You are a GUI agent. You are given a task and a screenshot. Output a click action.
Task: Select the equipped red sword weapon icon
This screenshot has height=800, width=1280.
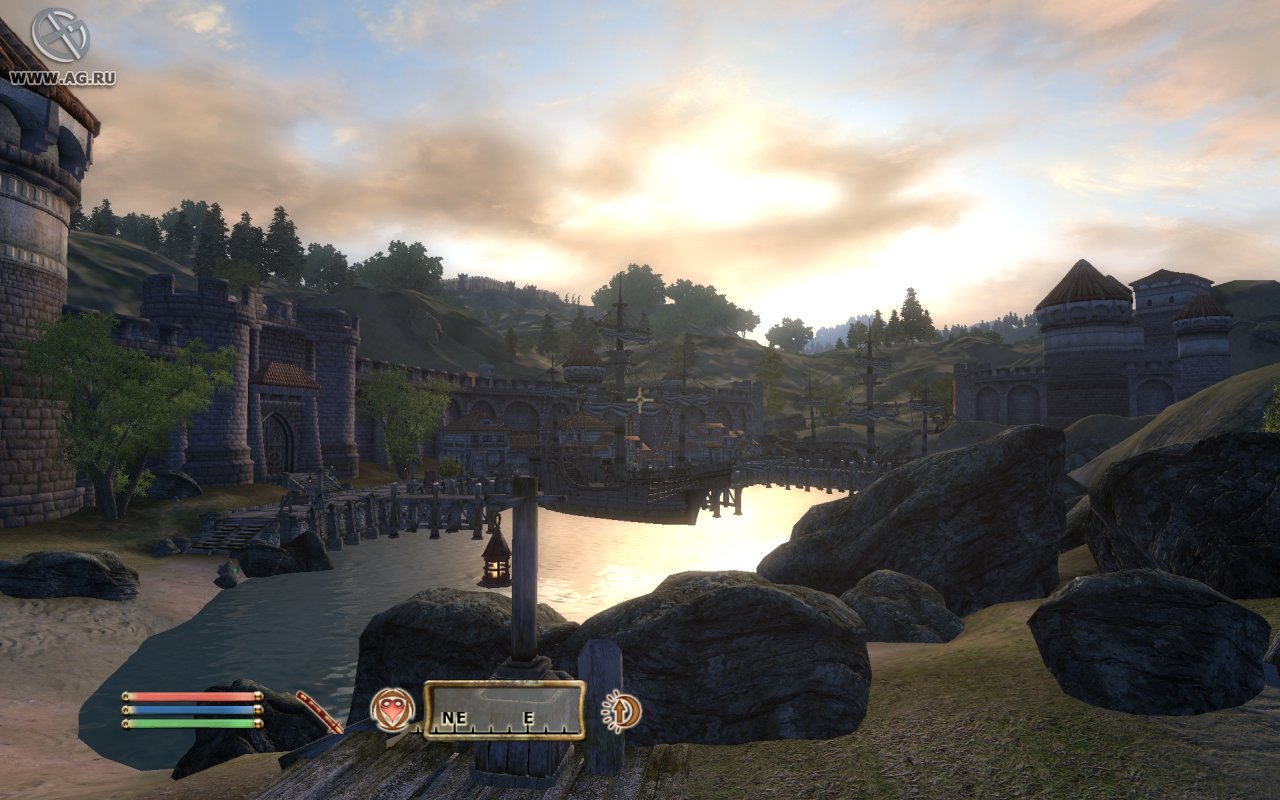point(318,711)
